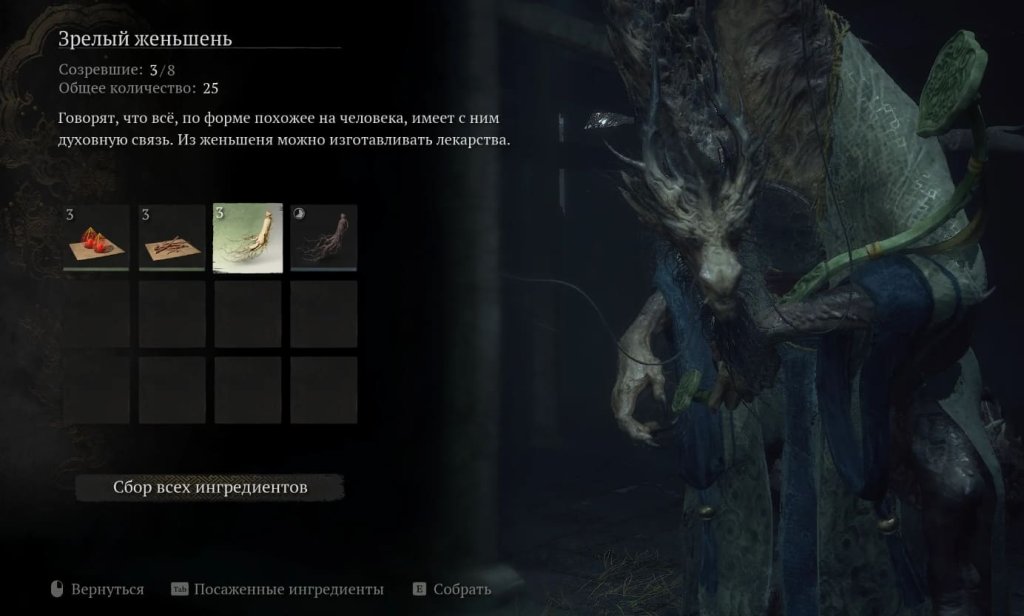The height and width of the screenshot is (616, 1024).
Task: Select the red berries ingredient slot
Action: pos(96,238)
